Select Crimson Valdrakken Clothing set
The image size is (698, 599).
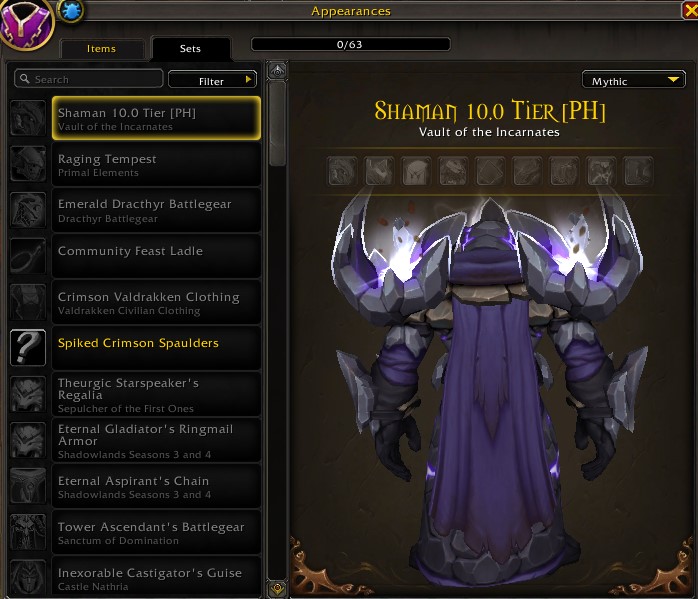(155, 302)
